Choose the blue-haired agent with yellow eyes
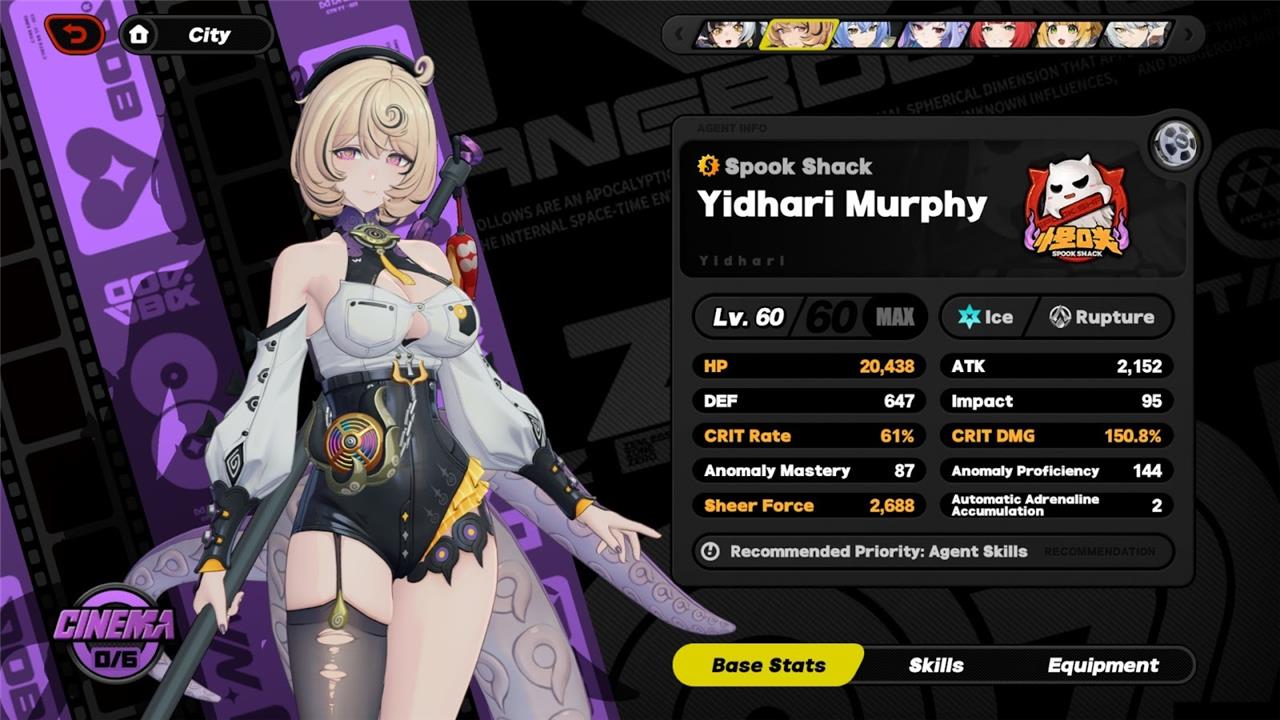 pos(863,35)
